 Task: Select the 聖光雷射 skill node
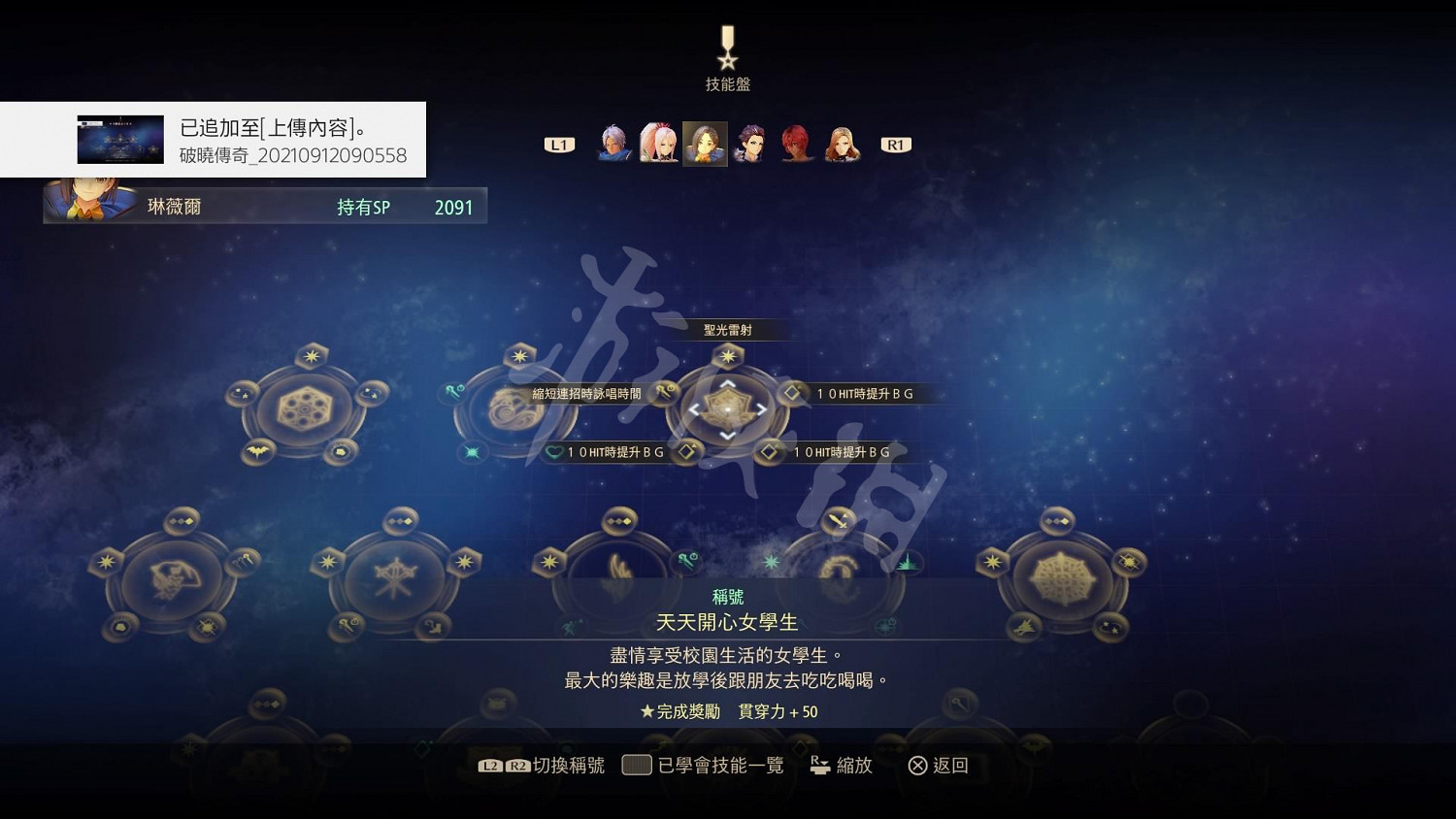(728, 409)
